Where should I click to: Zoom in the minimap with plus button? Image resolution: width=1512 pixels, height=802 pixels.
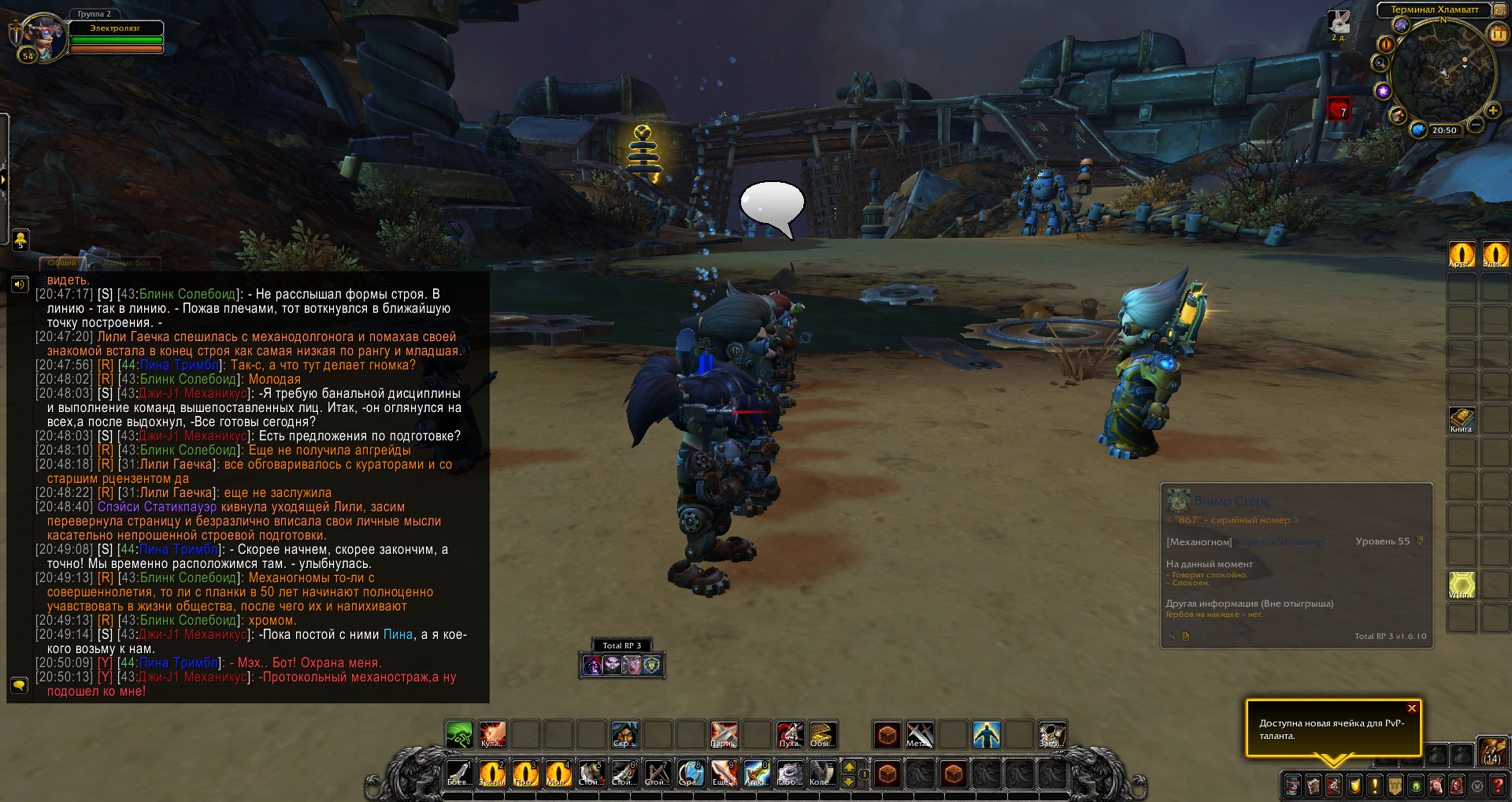(x=1492, y=111)
